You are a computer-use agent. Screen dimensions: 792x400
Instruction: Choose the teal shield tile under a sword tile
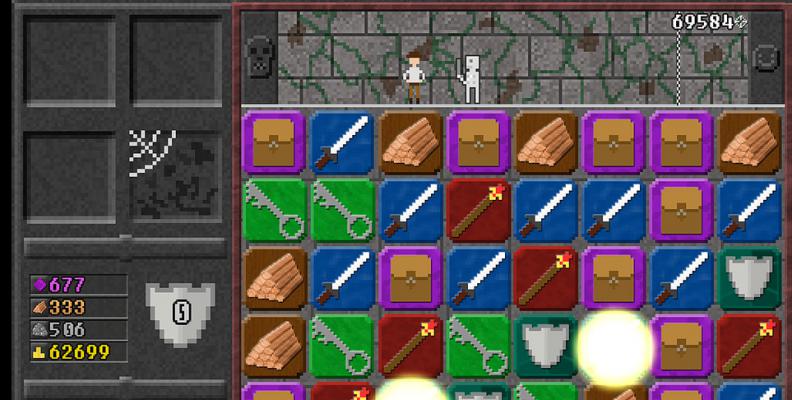[751, 277]
